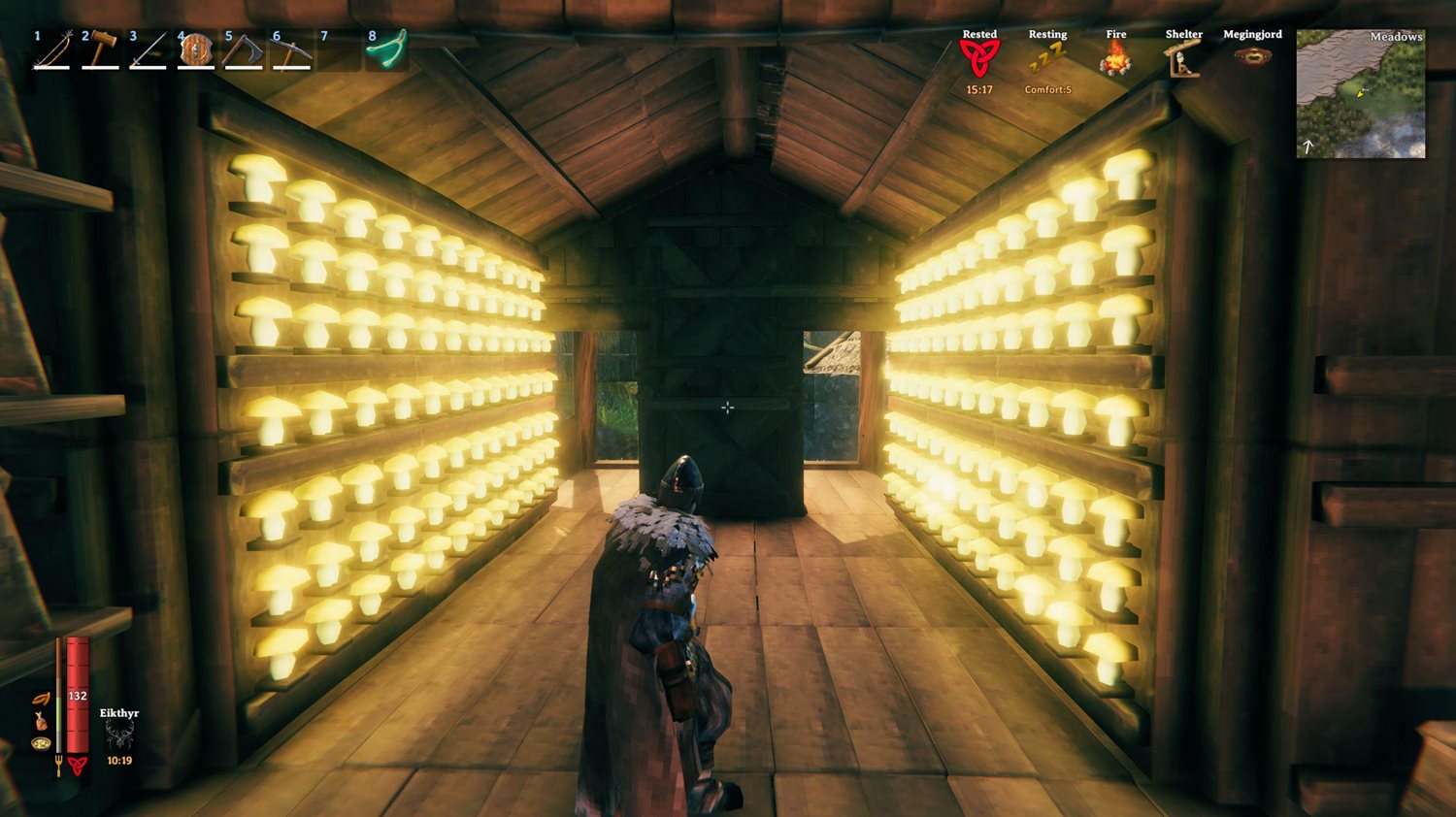Click the honey bowl food icon
The width and height of the screenshot is (1456, 817).
pos(40,743)
